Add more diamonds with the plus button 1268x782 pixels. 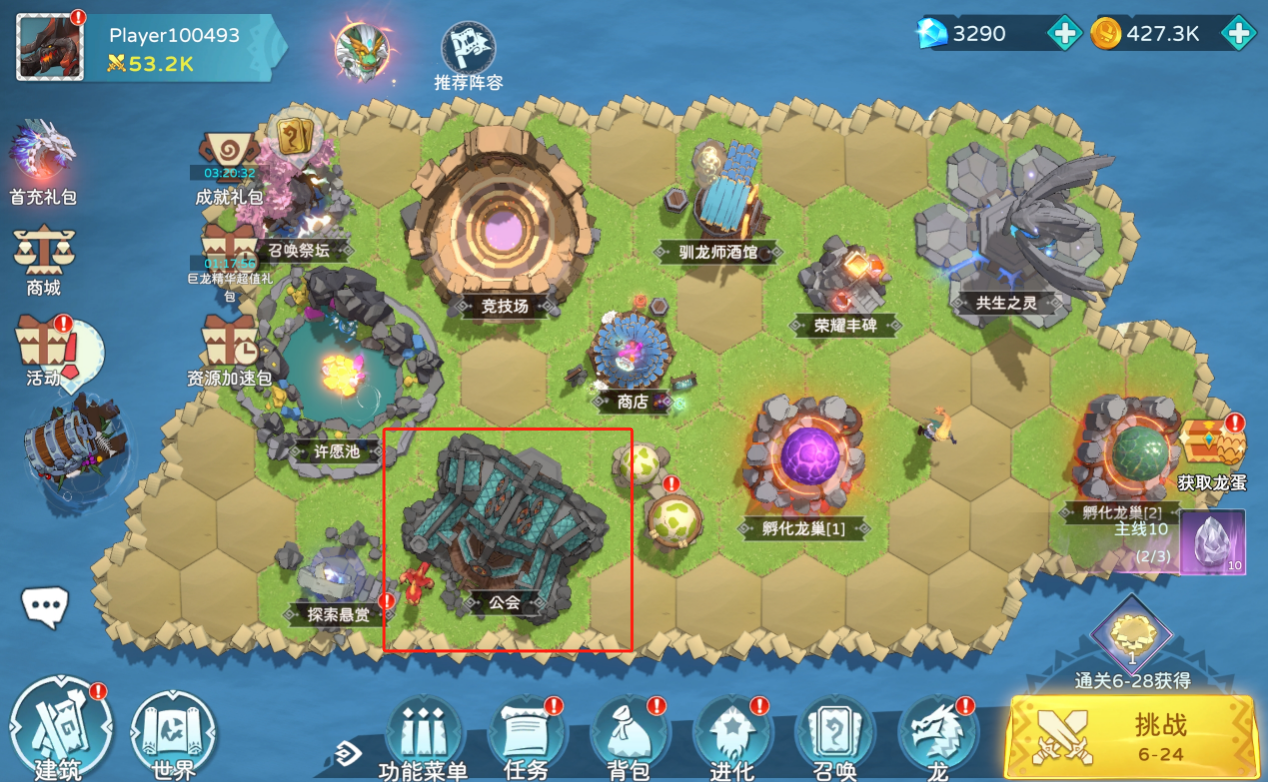pyautogui.click(x=1064, y=34)
